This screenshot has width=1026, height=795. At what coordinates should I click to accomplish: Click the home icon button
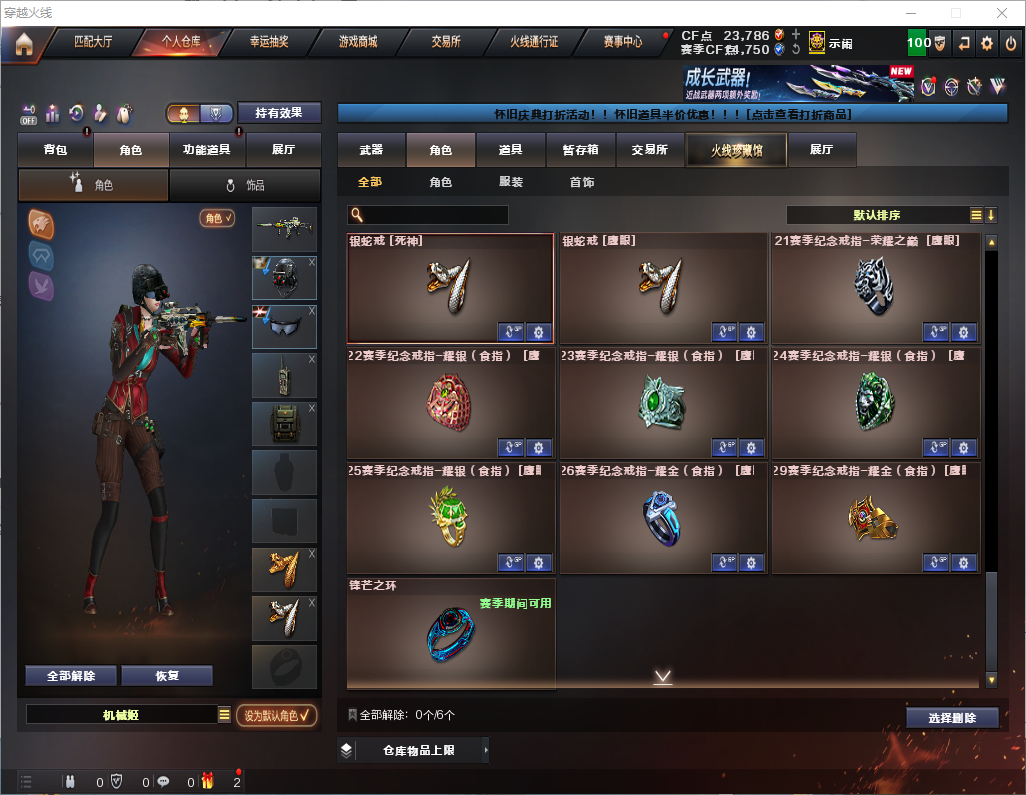[24, 44]
